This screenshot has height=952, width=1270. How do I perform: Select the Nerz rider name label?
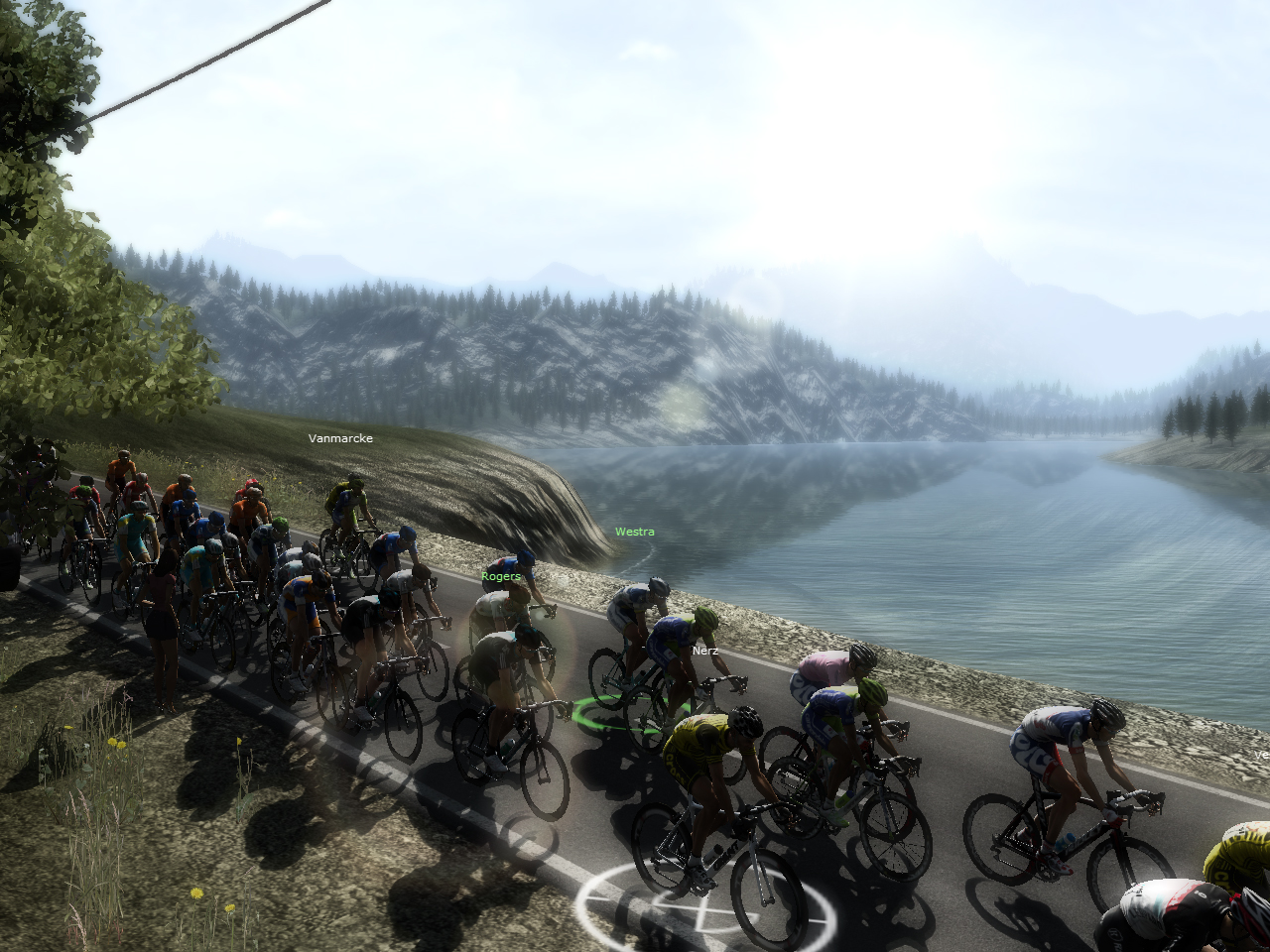[705, 651]
